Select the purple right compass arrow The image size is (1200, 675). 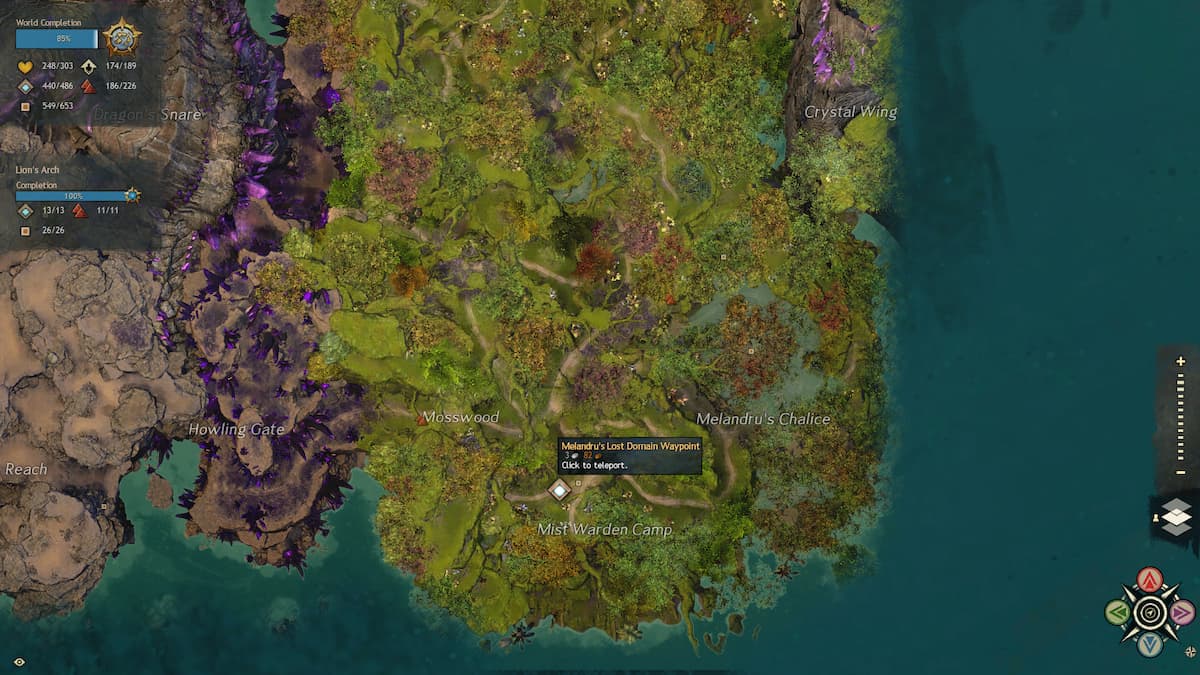(x=1182, y=612)
